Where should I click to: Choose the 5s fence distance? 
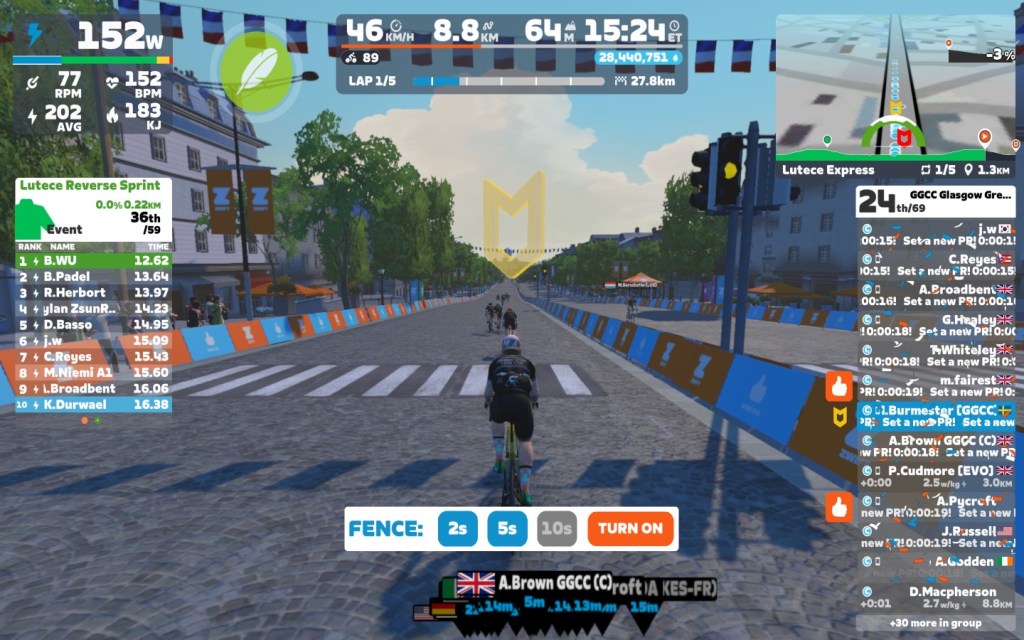tap(507, 529)
